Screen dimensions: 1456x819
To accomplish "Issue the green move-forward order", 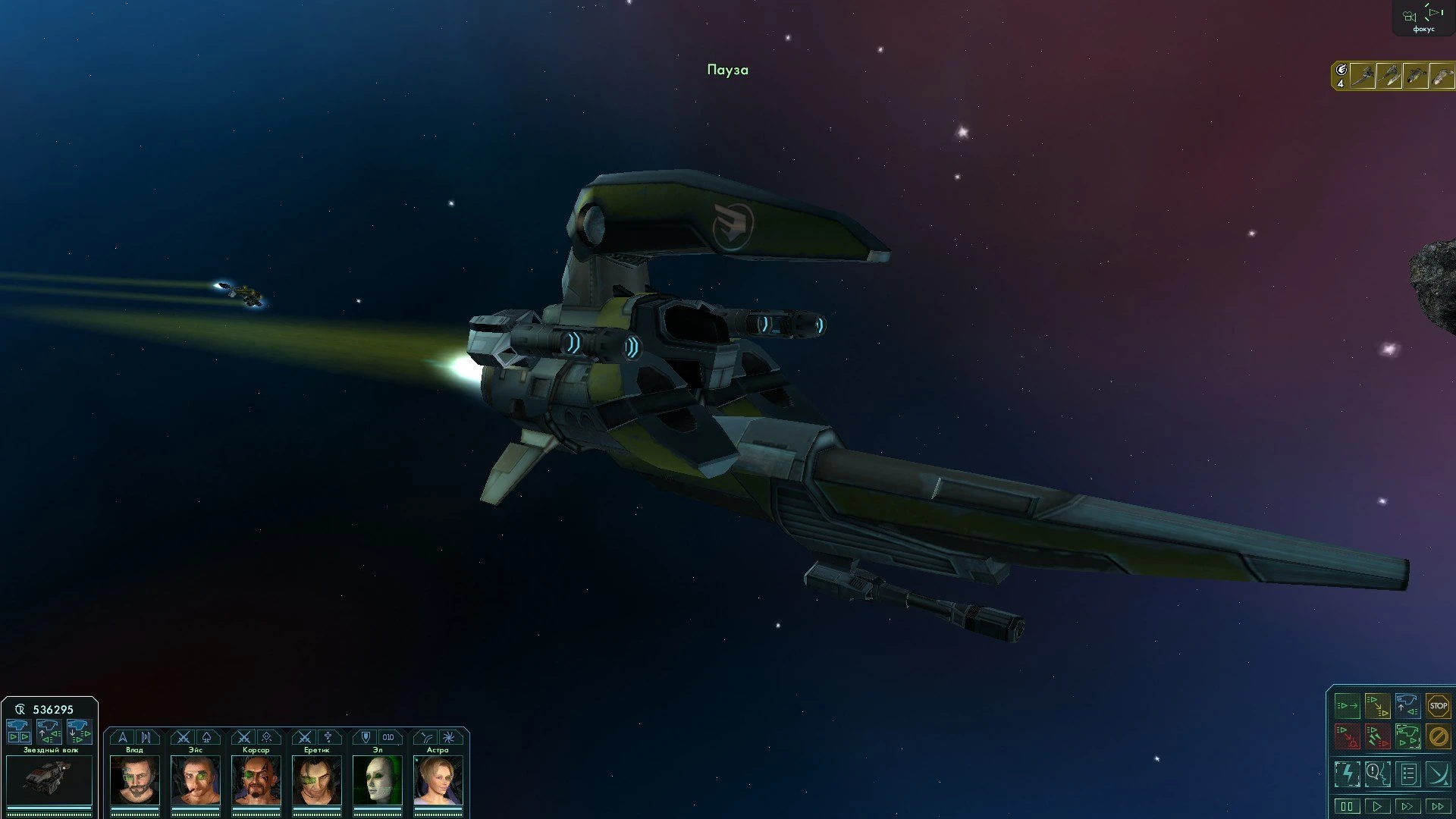I will tap(1348, 706).
